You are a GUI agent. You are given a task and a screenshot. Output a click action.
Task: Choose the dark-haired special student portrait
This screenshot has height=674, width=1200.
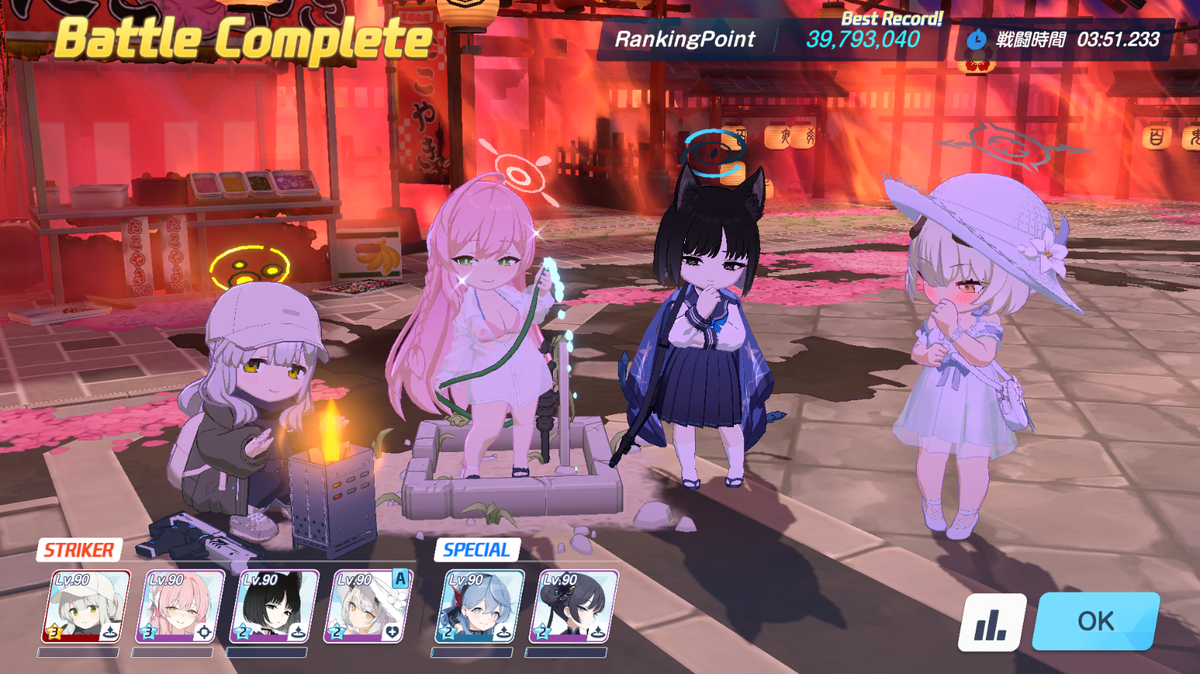click(x=575, y=606)
